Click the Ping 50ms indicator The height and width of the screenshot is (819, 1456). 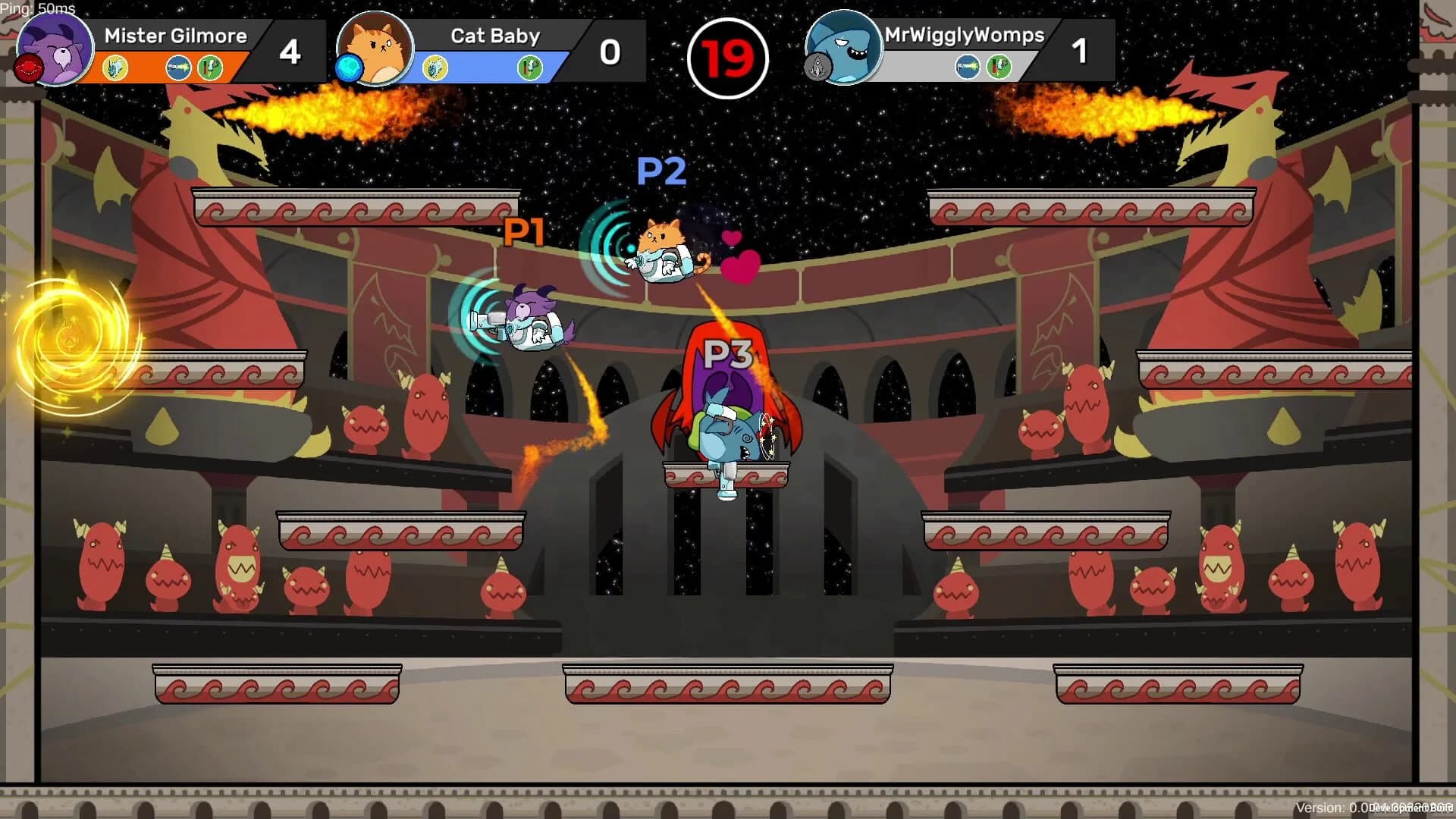38,8
